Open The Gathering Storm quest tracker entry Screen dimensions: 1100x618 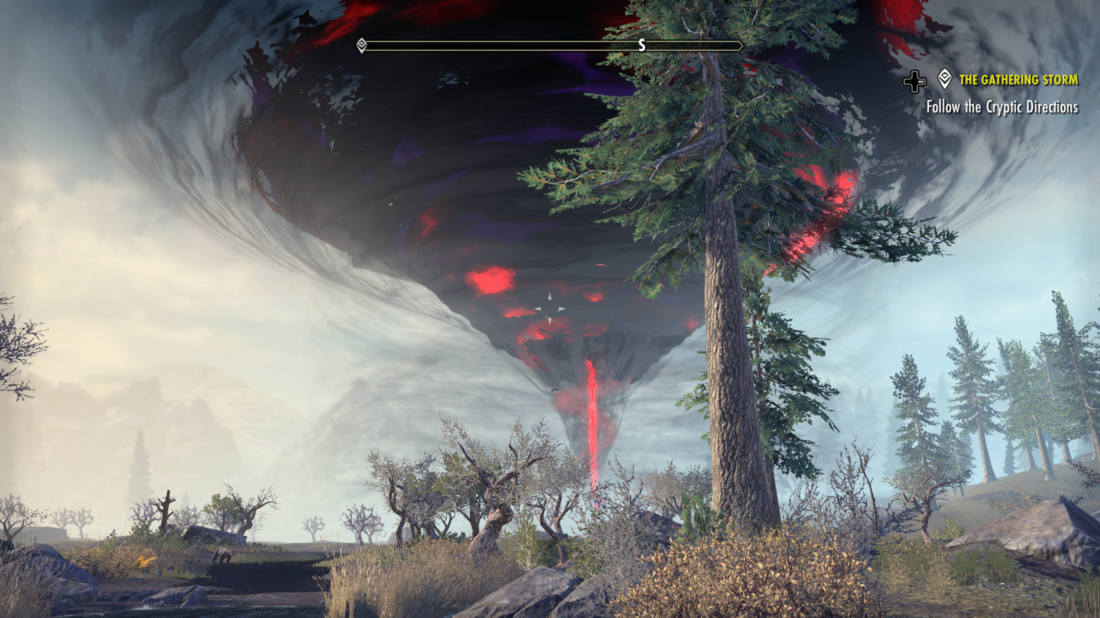(1018, 80)
